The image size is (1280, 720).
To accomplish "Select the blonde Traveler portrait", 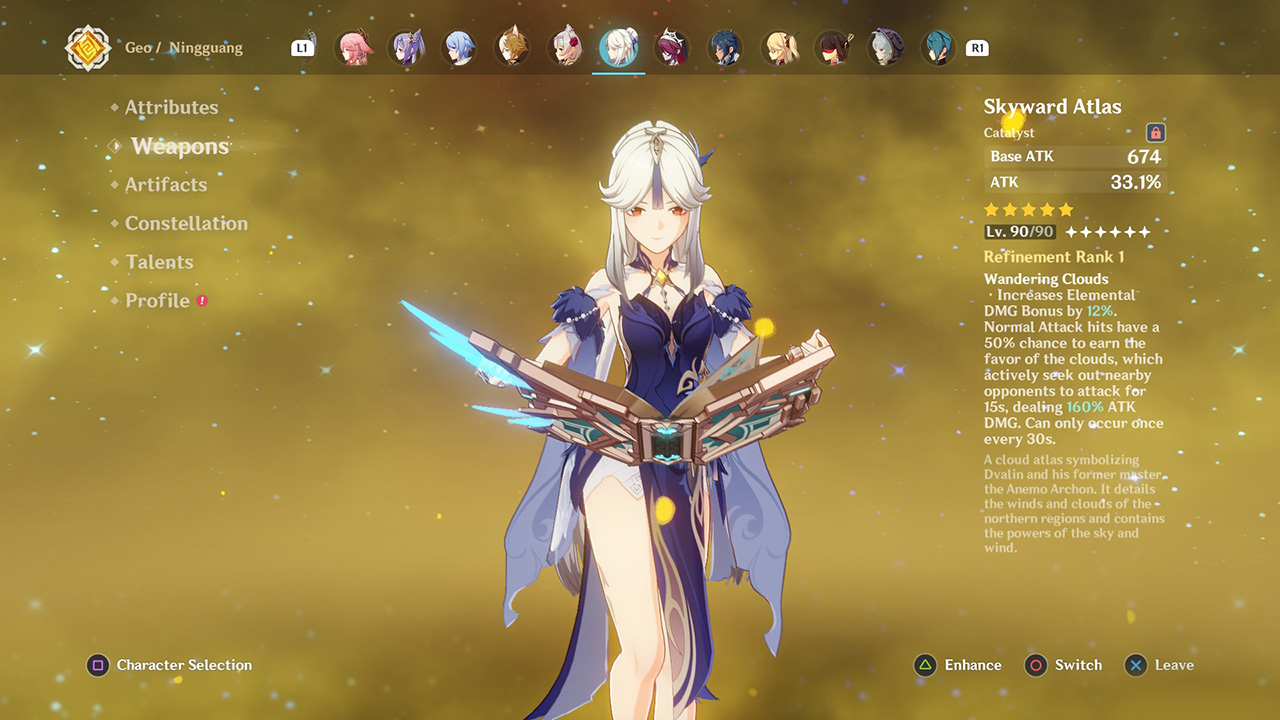I will pos(778,47).
